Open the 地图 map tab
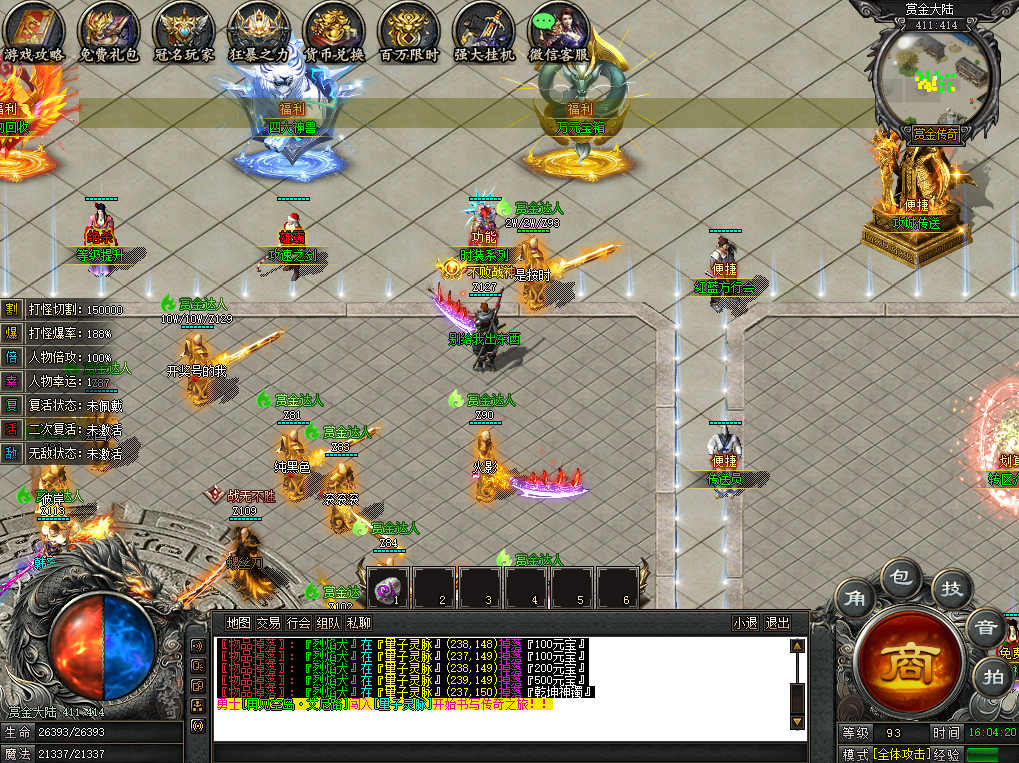The image size is (1019, 763). pos(239,622)
